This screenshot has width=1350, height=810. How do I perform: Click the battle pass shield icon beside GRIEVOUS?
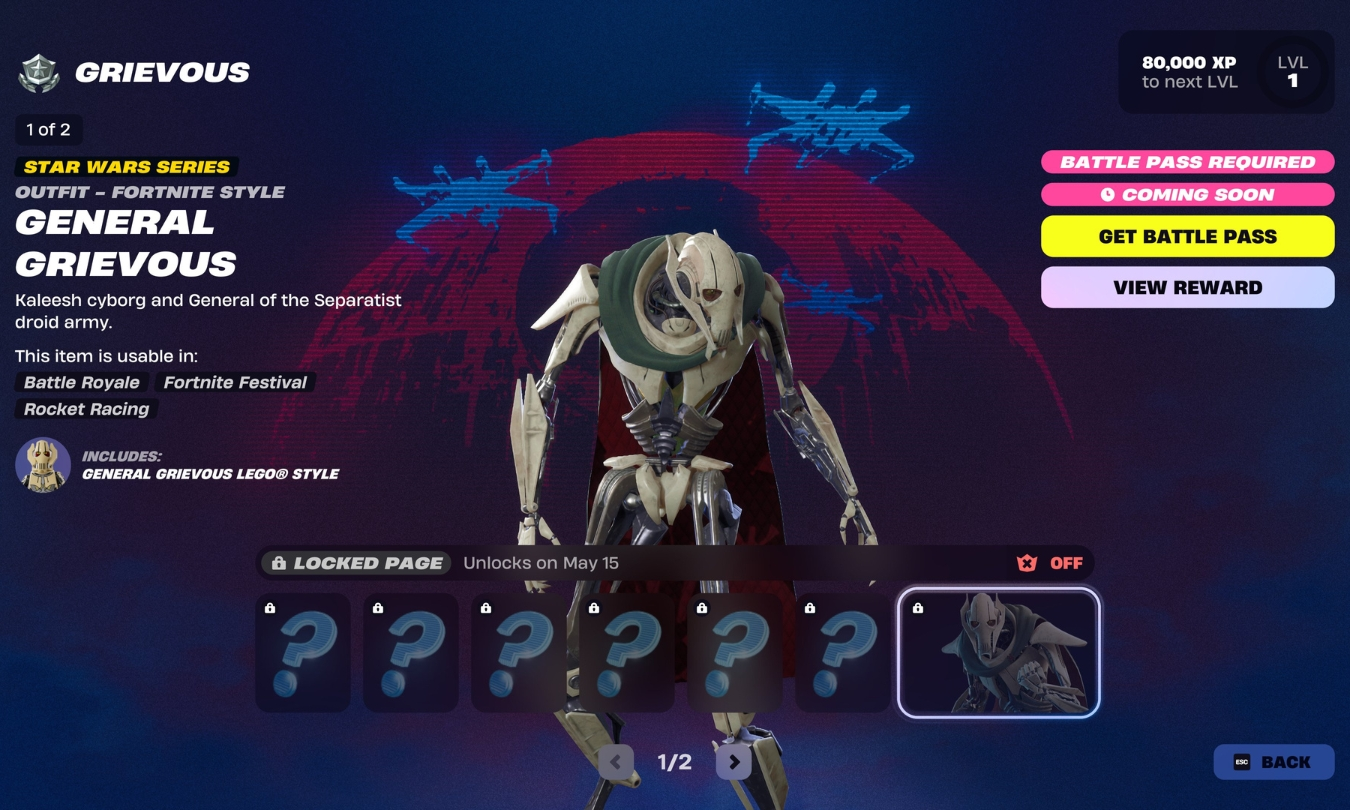click(x=40, y=71)
